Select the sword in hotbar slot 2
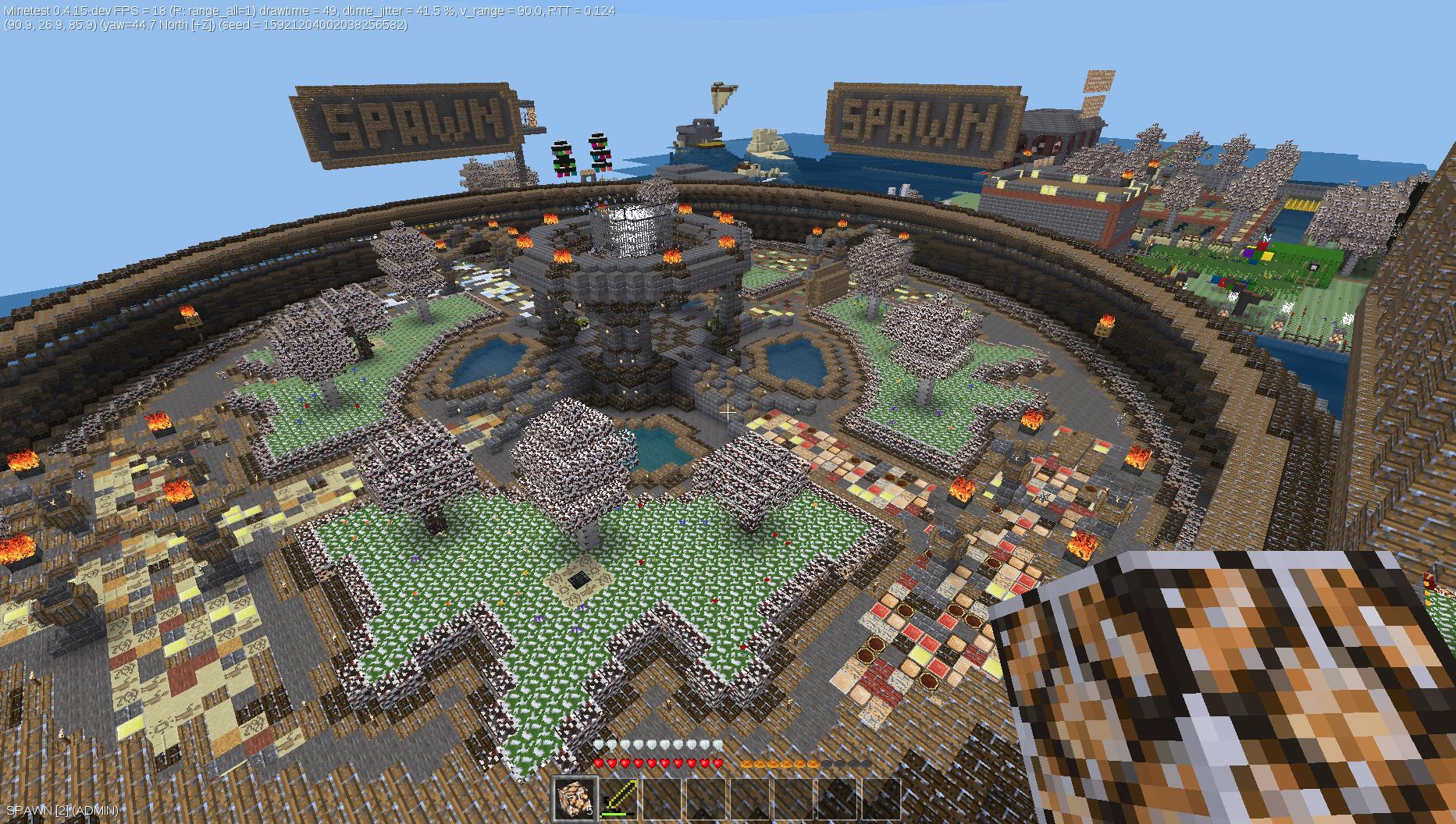1456x824 pixels. coord(618,797)
